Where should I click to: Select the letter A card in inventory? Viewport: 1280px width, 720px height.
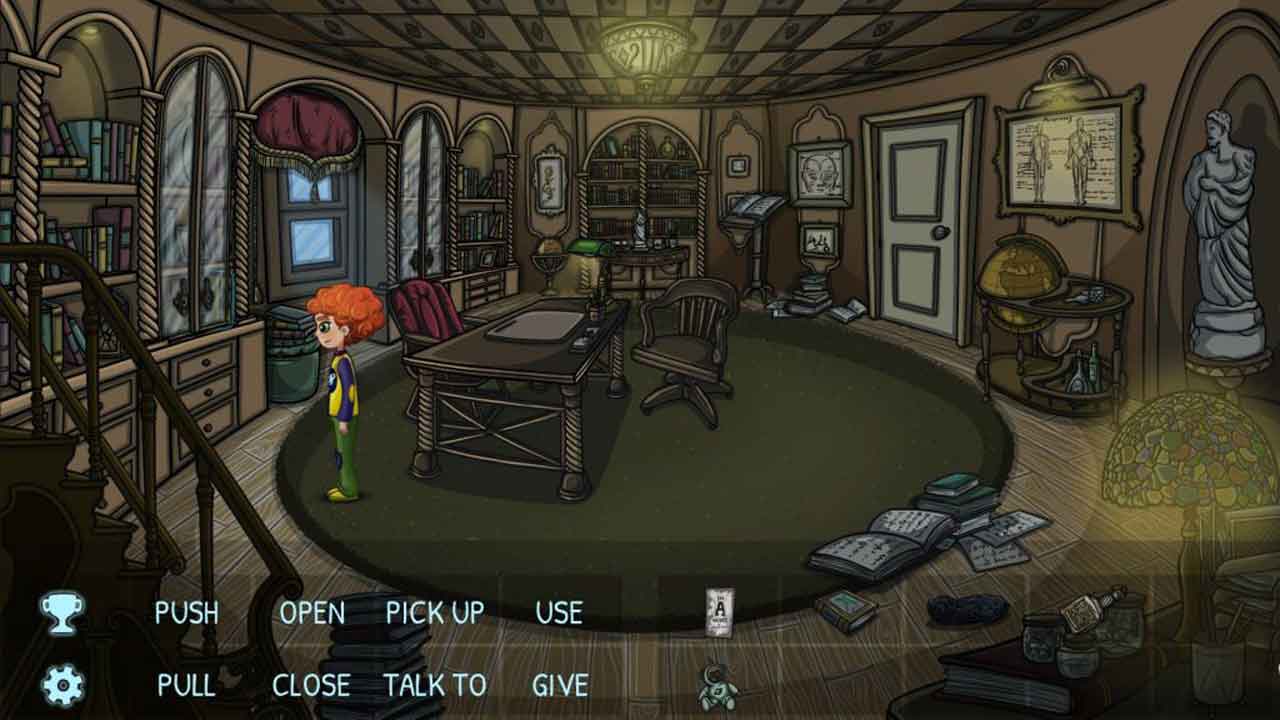719,610
